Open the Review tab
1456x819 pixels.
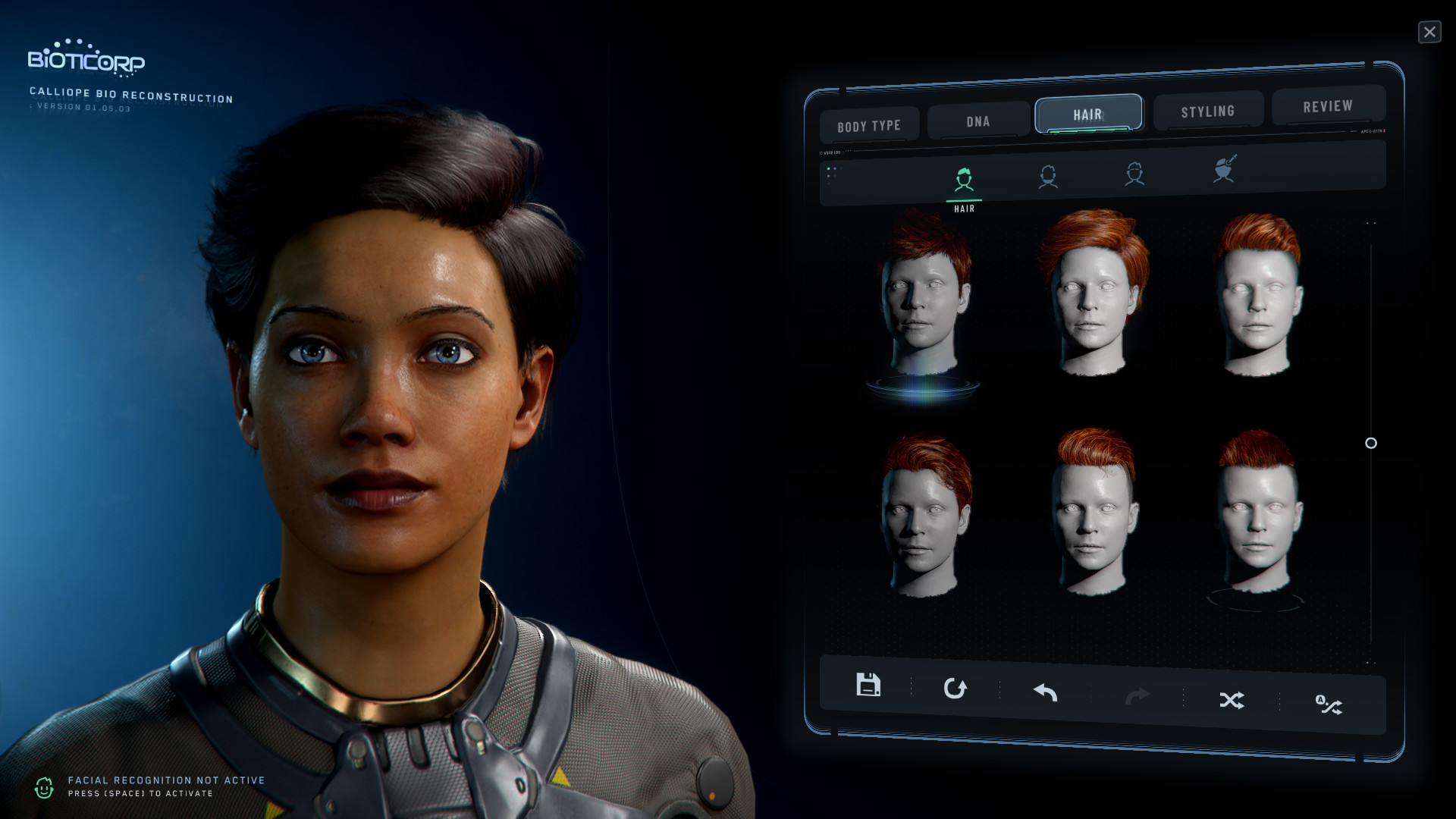(1328, 106)
